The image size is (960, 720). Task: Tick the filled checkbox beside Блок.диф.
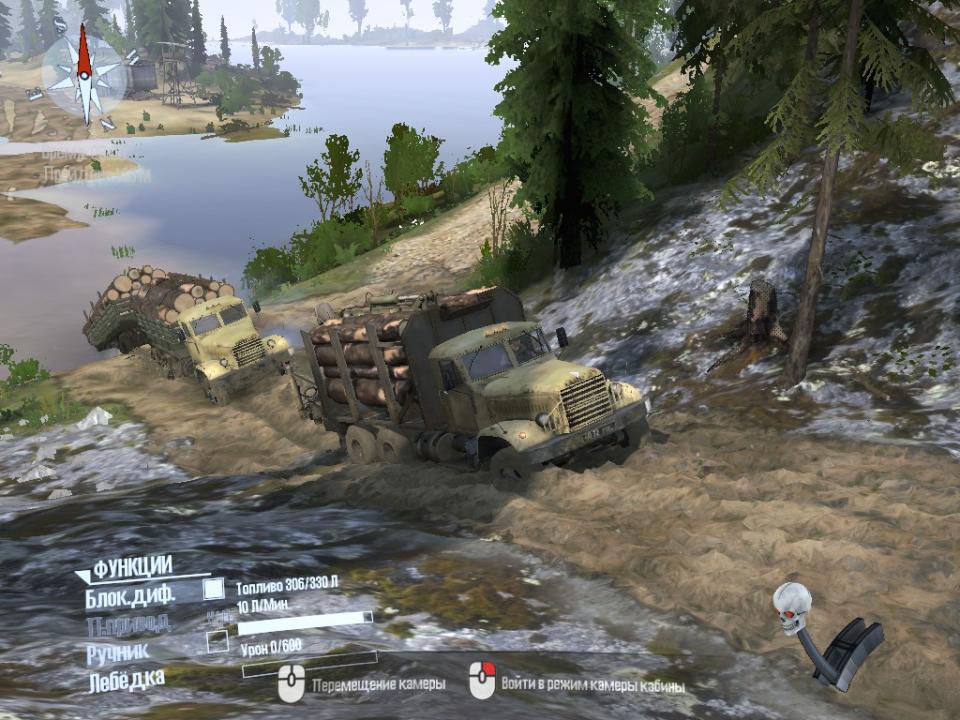coord(214,589)
